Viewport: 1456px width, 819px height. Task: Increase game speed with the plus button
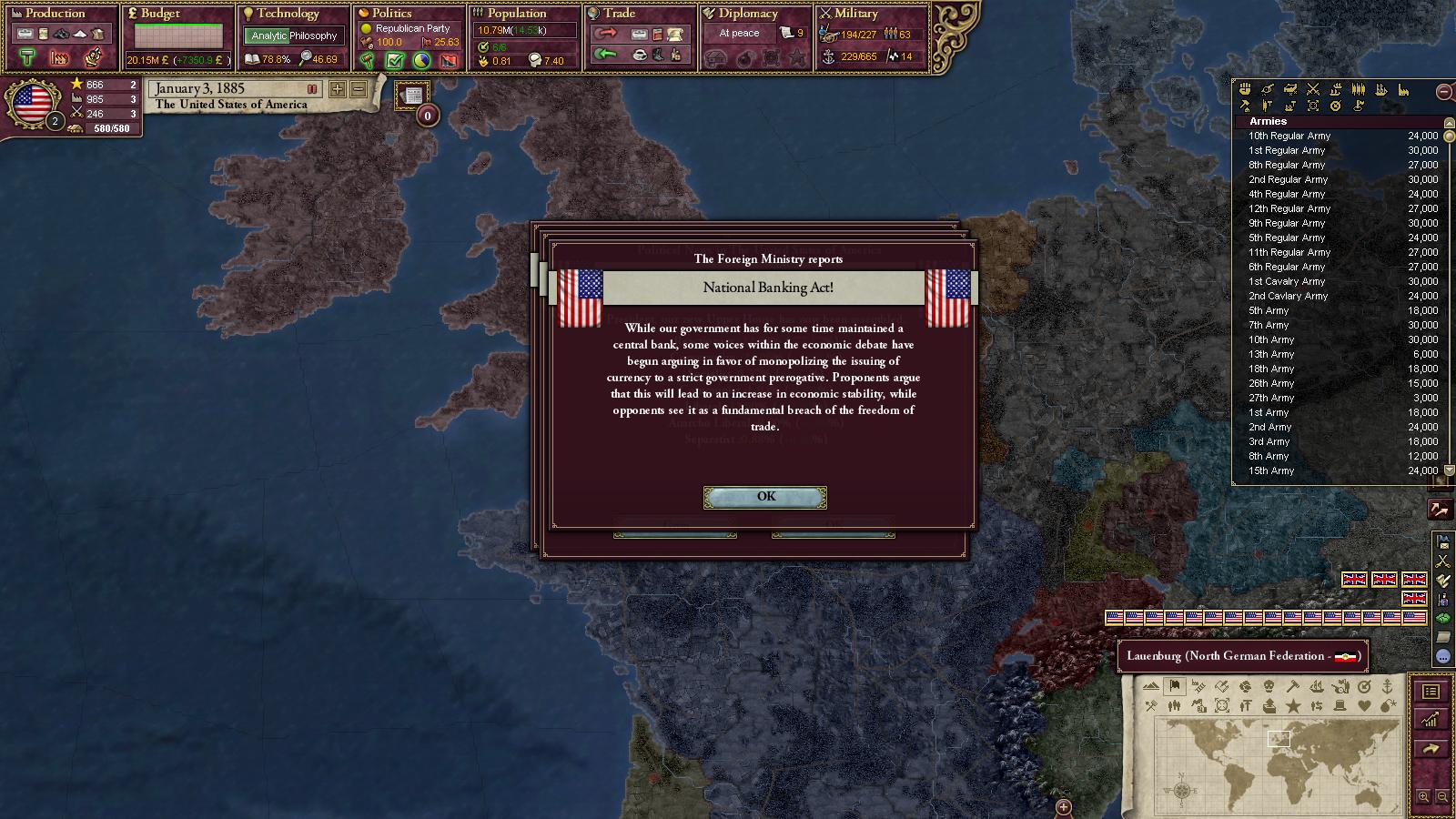[x=338, y=89]
